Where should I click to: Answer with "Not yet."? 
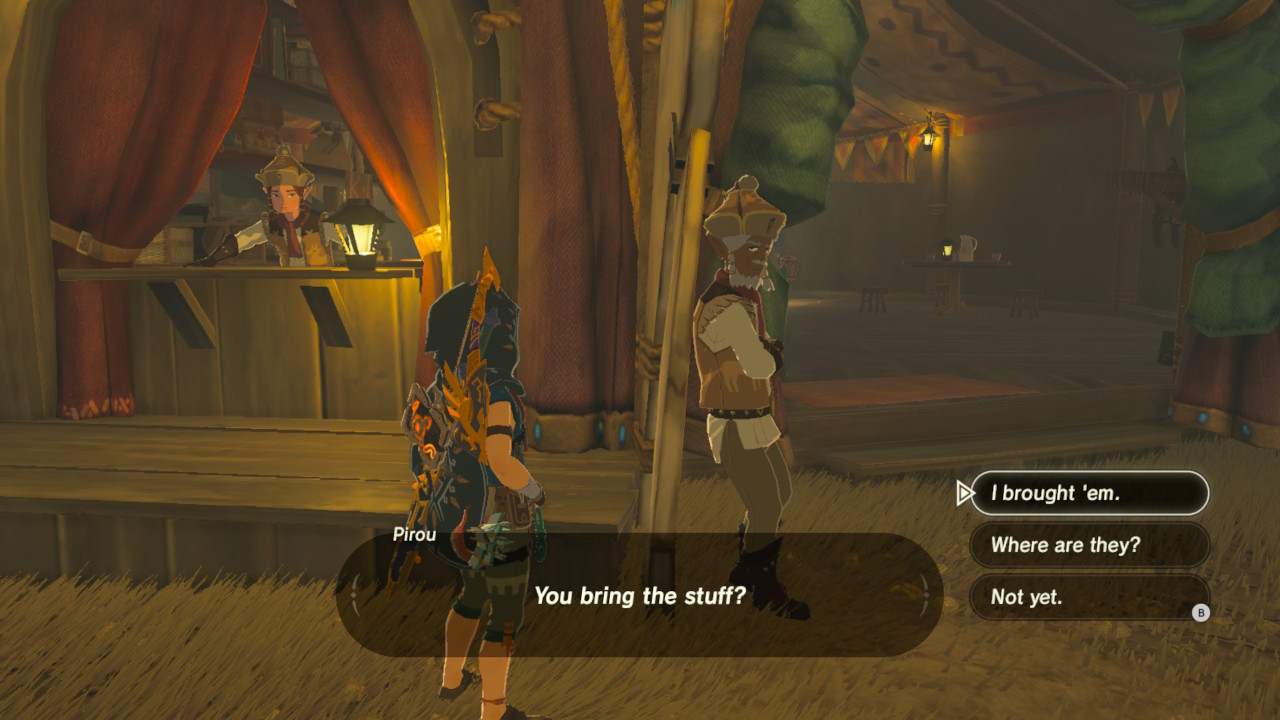1089,597
